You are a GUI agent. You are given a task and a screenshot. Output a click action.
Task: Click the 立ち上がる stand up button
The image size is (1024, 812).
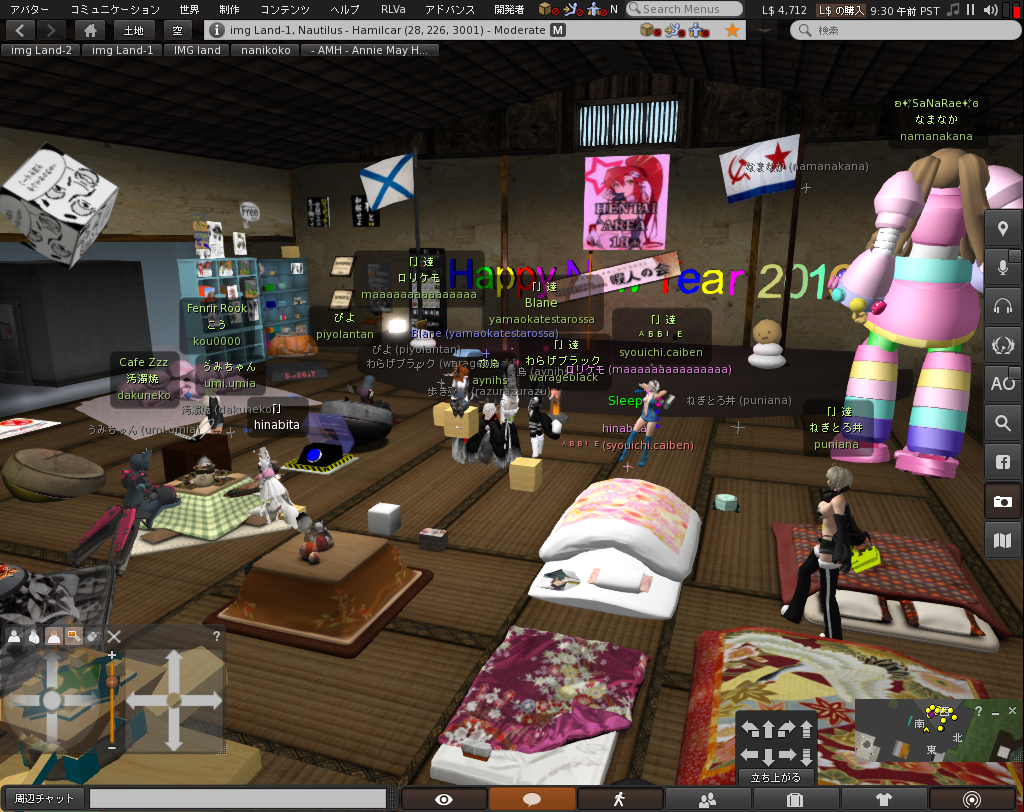(776, 777)
